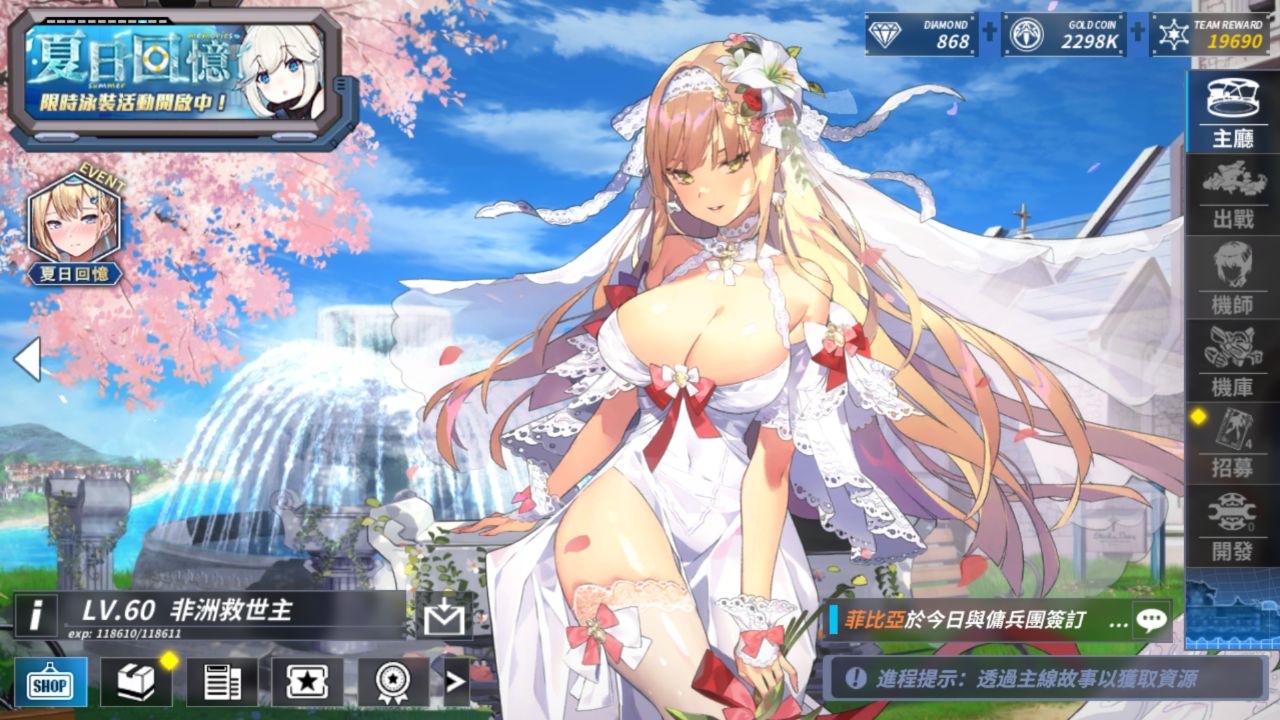
Task: Open the medal achievements icon
Action: 392,683
